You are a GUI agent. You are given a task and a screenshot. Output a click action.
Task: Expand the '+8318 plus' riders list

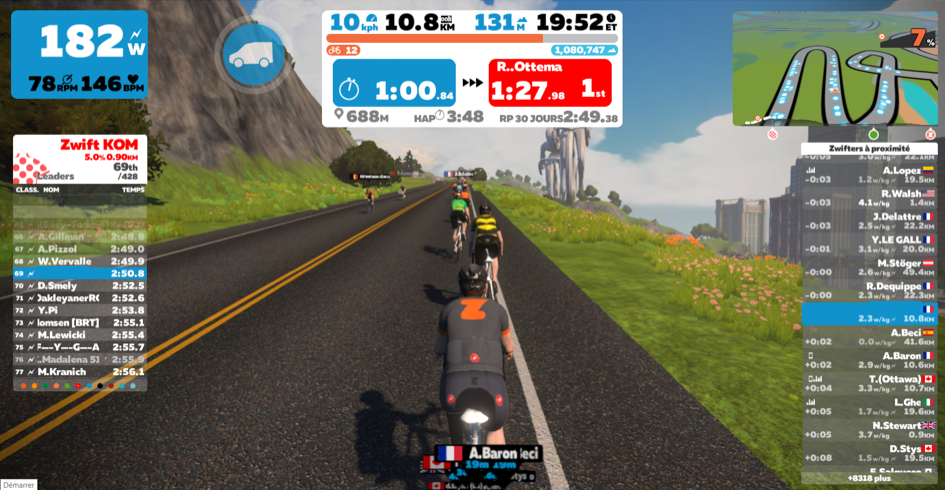tap(869, 478)
